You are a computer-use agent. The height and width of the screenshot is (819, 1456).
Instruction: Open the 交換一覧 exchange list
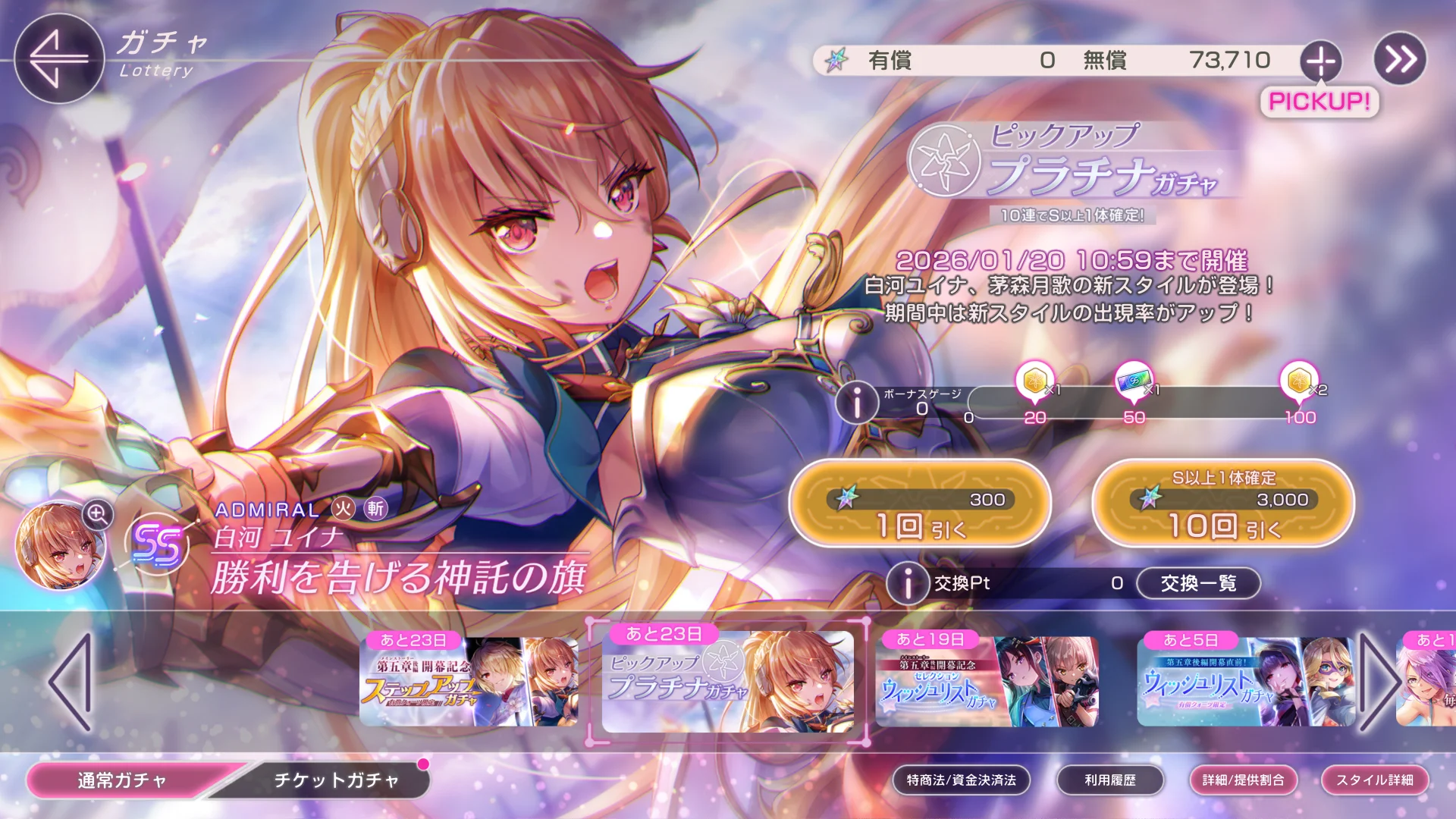tap(1198, 583)
